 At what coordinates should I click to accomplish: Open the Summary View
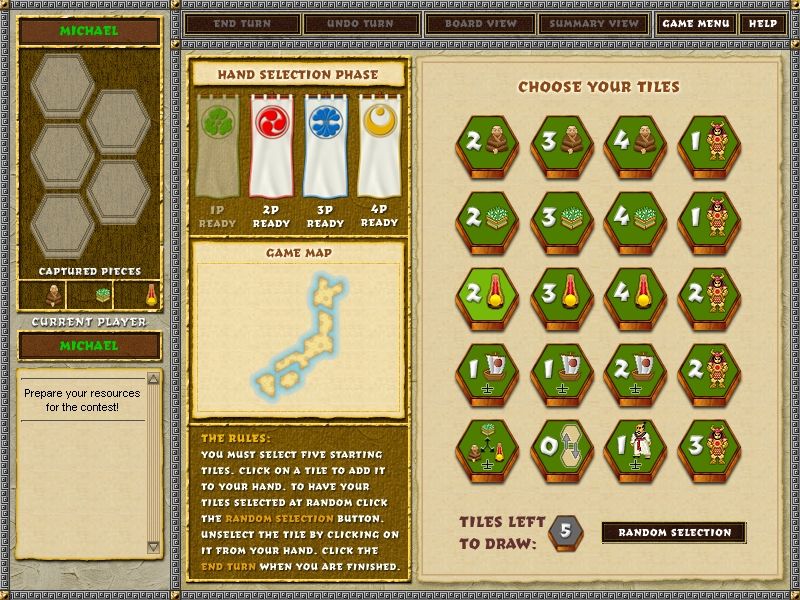[x=594, y=23]
